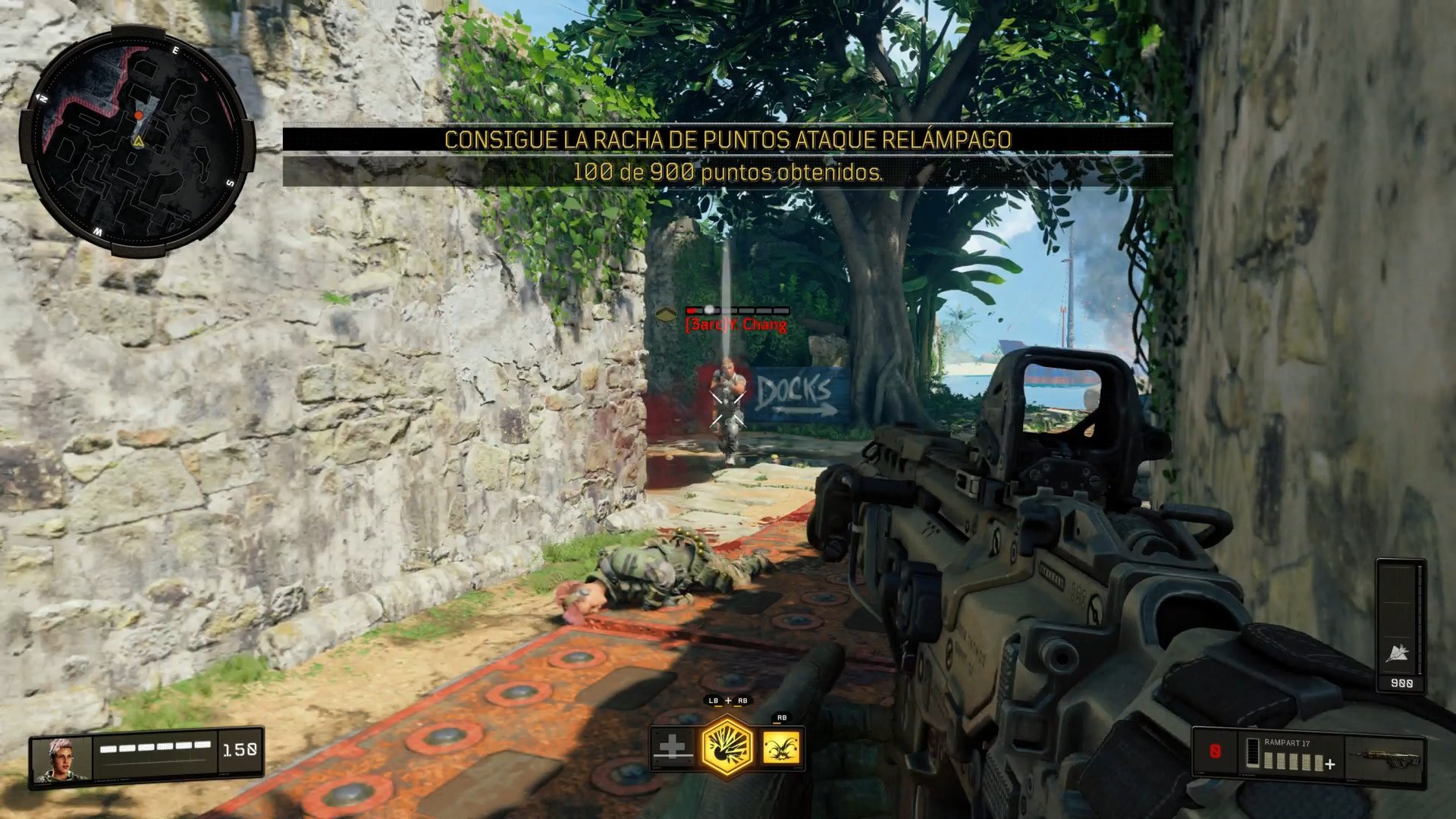Click the concussion grenade icon beside RB

pyautogui.click(x=782, y=748)
